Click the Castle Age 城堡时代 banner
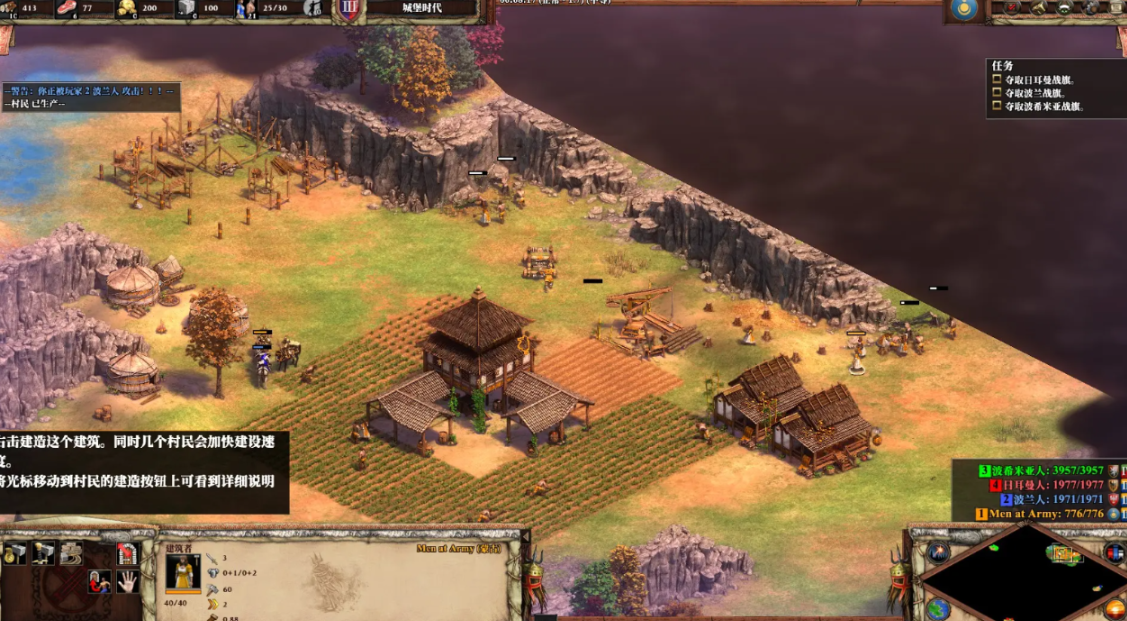 (x=420, y=9)
